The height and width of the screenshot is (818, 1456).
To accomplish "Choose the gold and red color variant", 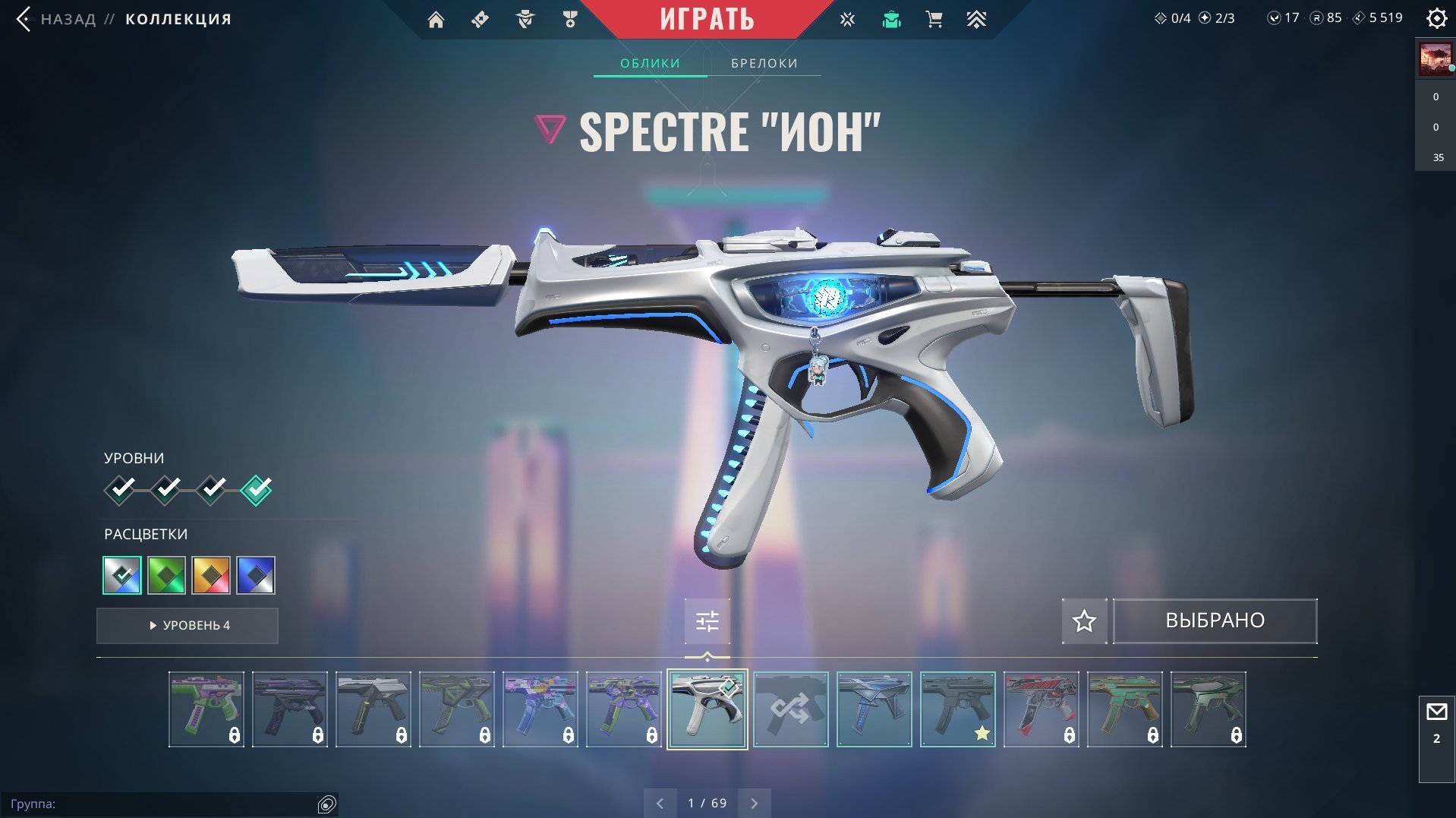I will click(x=211, y=575).
